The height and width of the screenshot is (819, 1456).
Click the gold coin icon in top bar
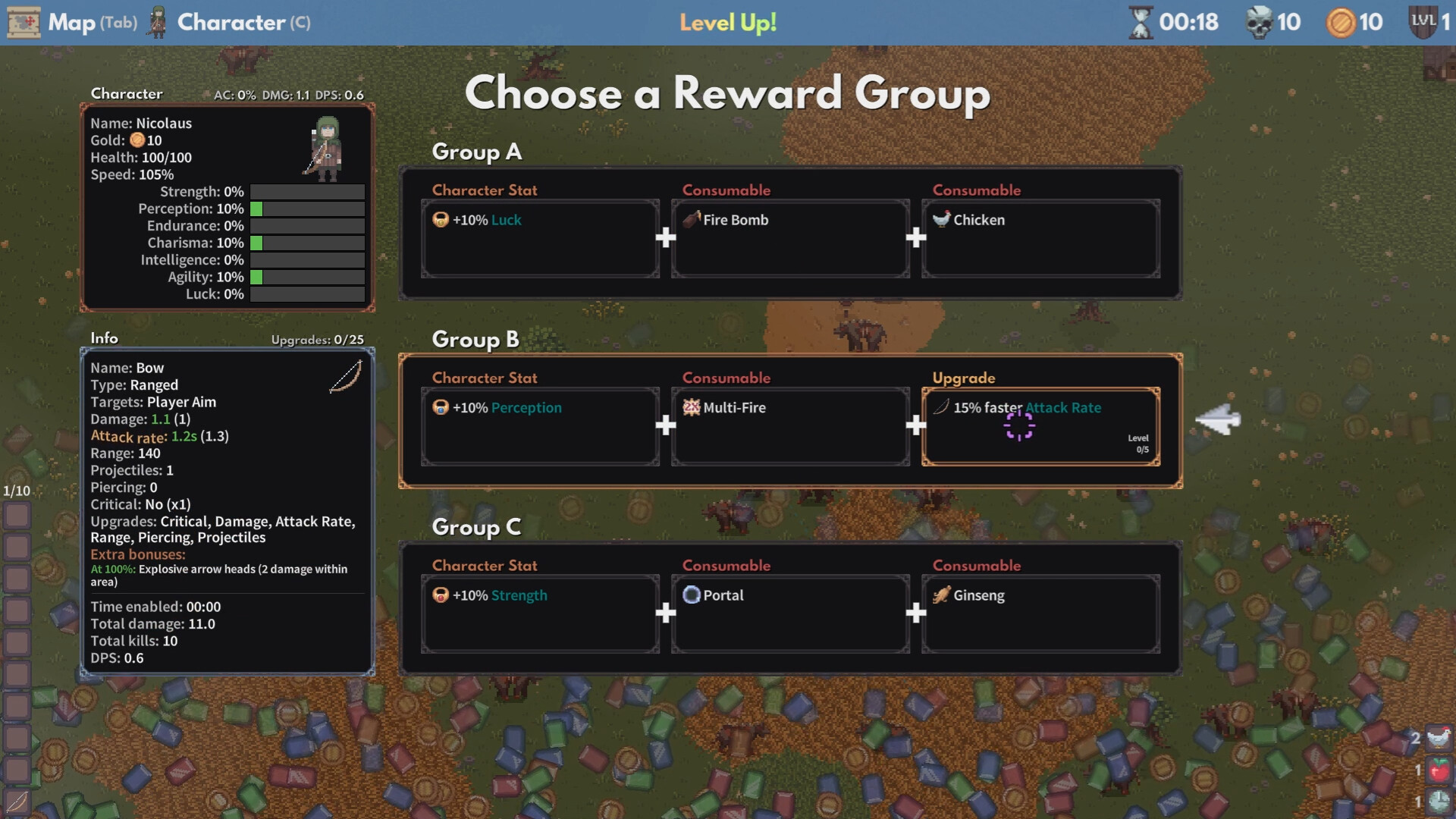(x=1339, y=22)
